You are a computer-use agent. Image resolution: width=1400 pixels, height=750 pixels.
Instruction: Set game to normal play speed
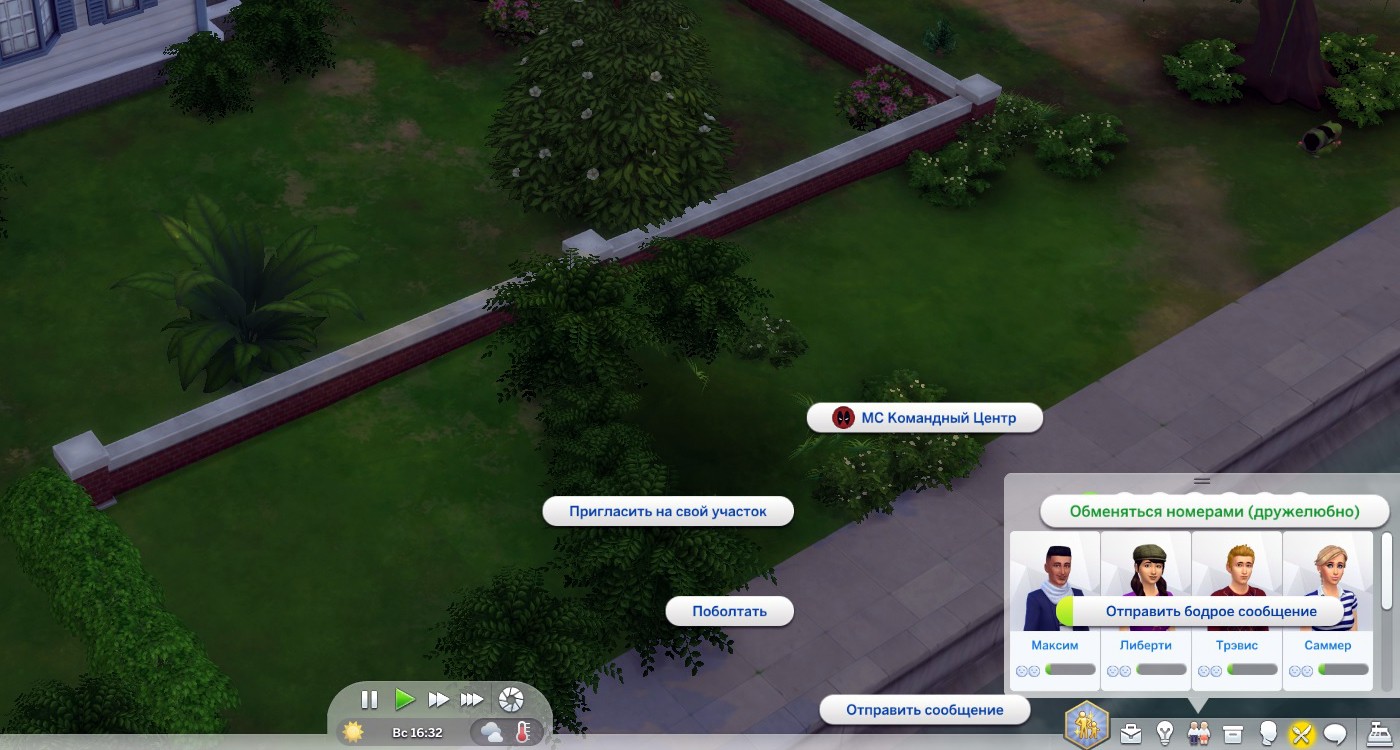(404, 700)
